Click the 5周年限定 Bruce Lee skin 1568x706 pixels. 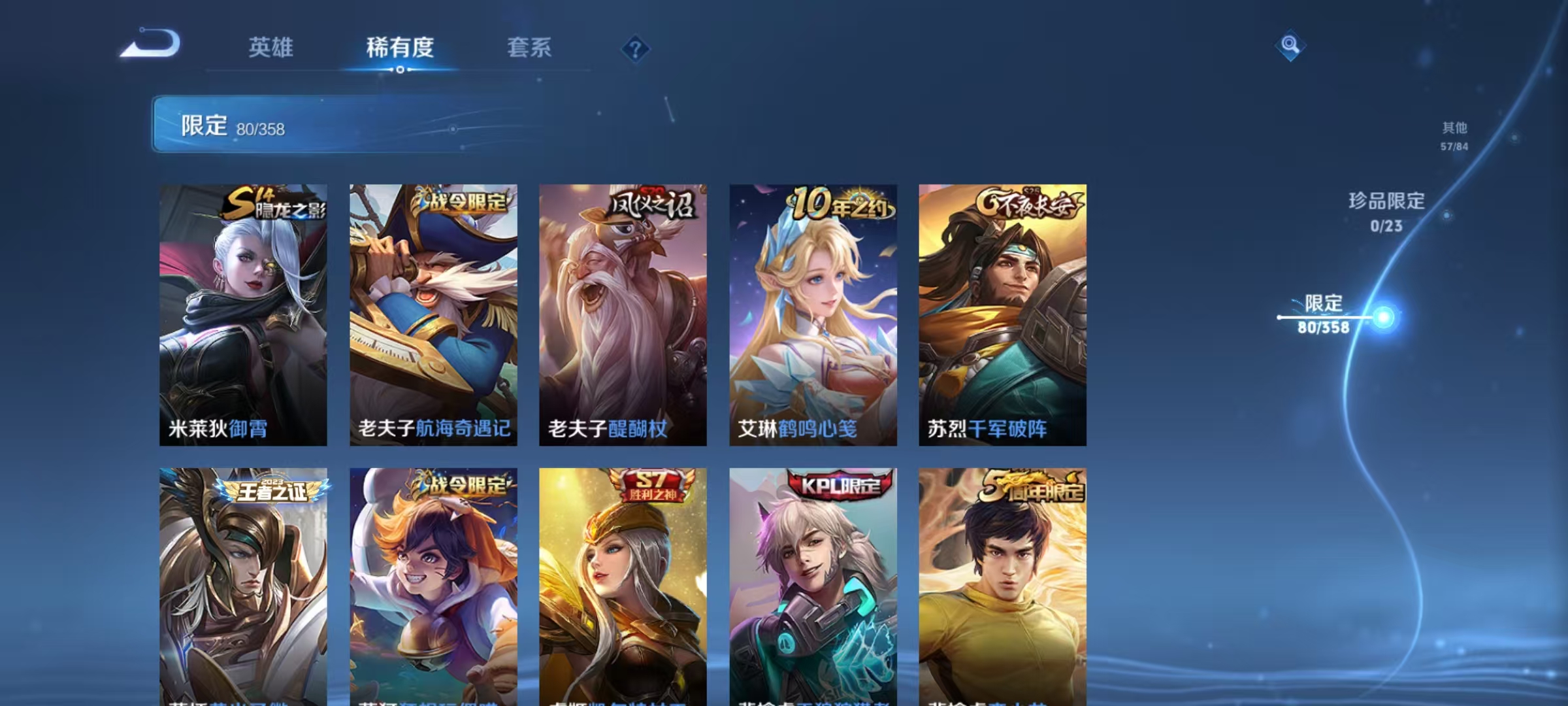point(1003,588)
